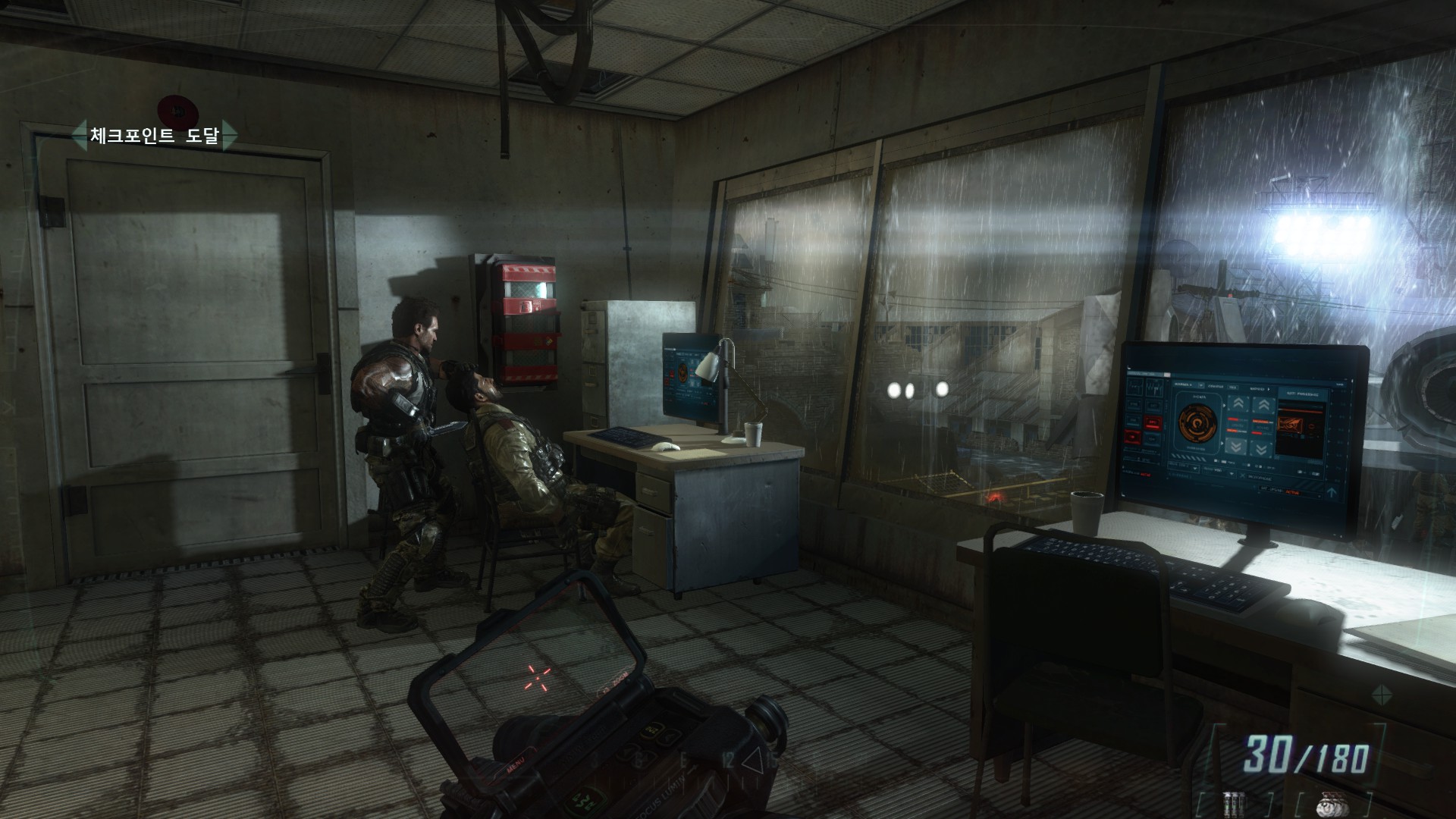Select the frag grenade slot

tap(1332, 805)
